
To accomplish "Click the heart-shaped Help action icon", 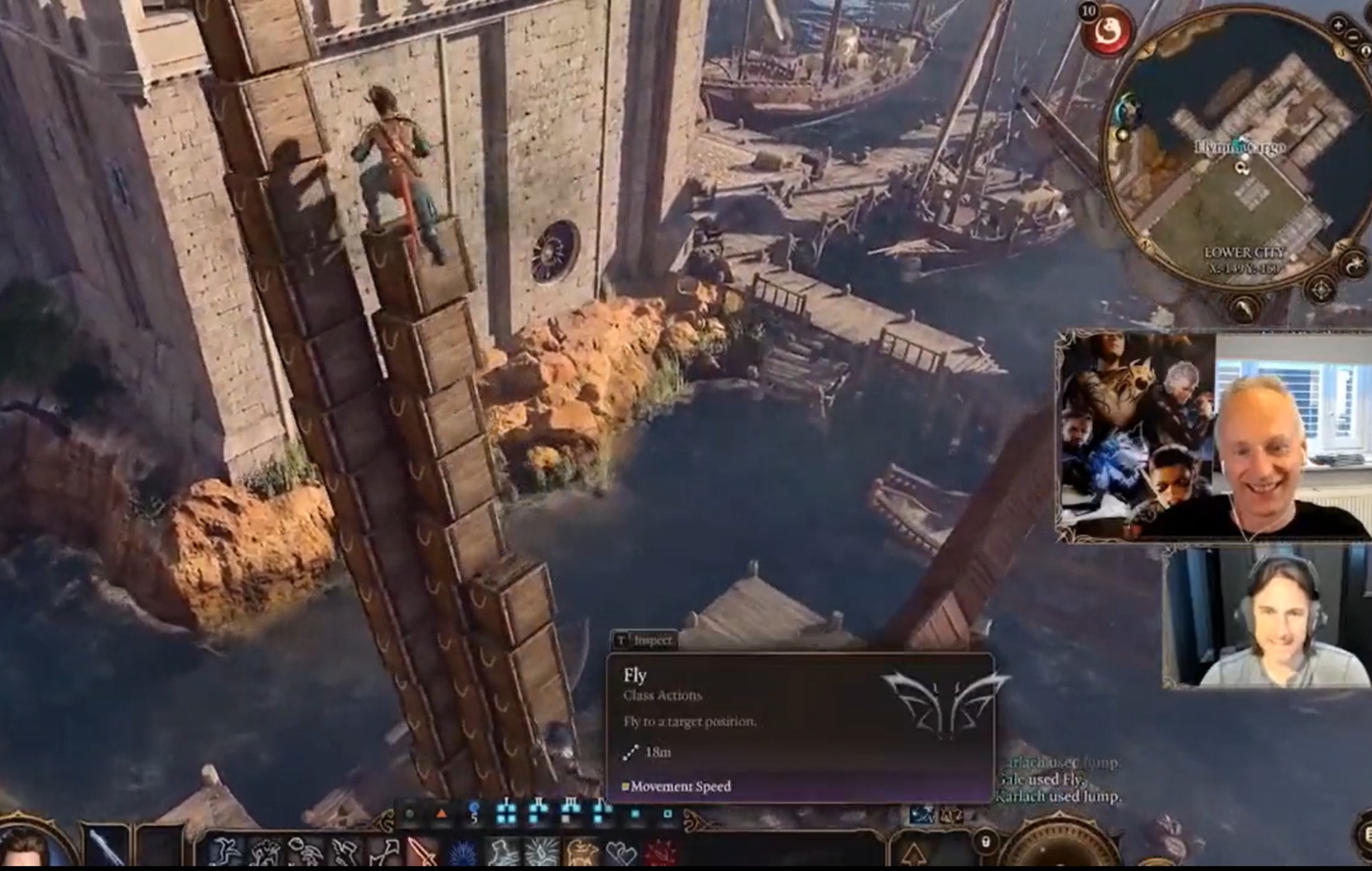I will pyautogui.click(x=621, y=852).
